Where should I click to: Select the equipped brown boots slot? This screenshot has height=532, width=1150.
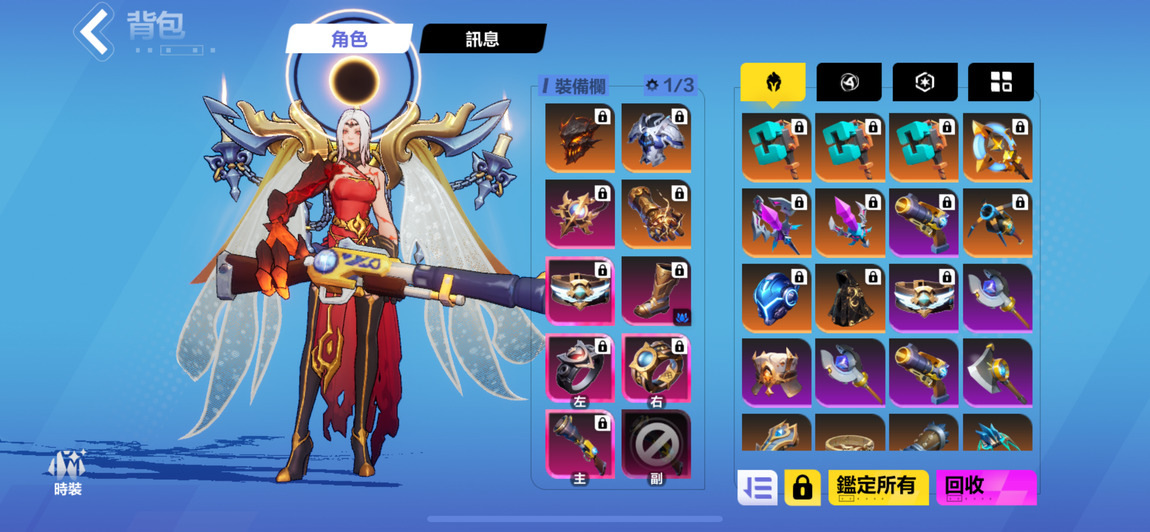[x=656, y=290]
